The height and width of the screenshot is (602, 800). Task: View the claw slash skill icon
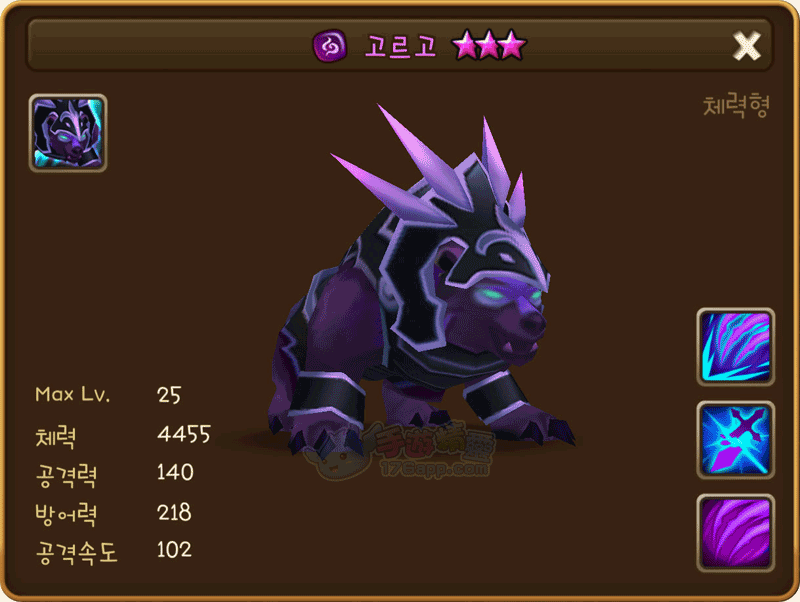click(735, 346)
